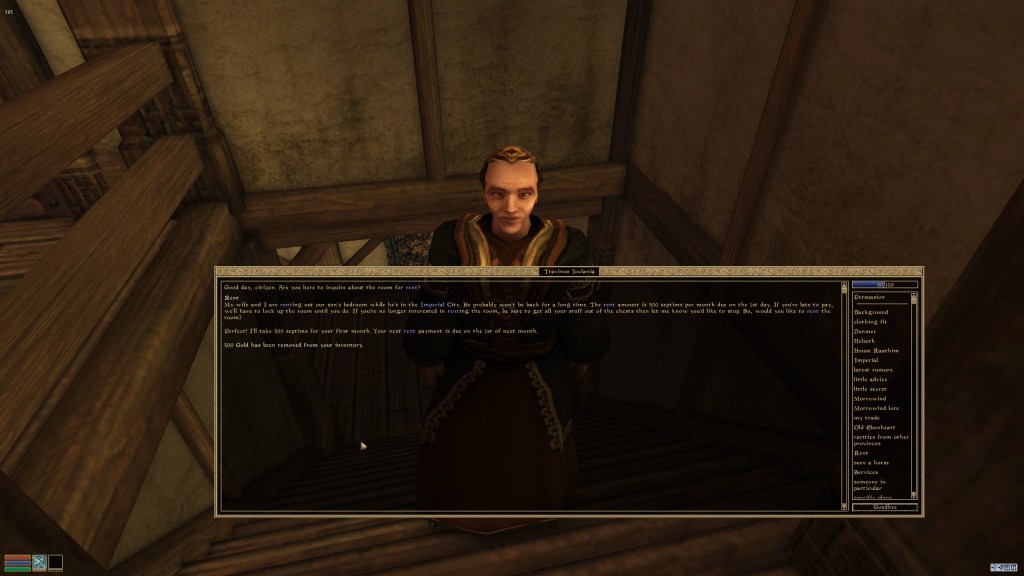
Task: Select the little advice topic
Action: point(871,379)
